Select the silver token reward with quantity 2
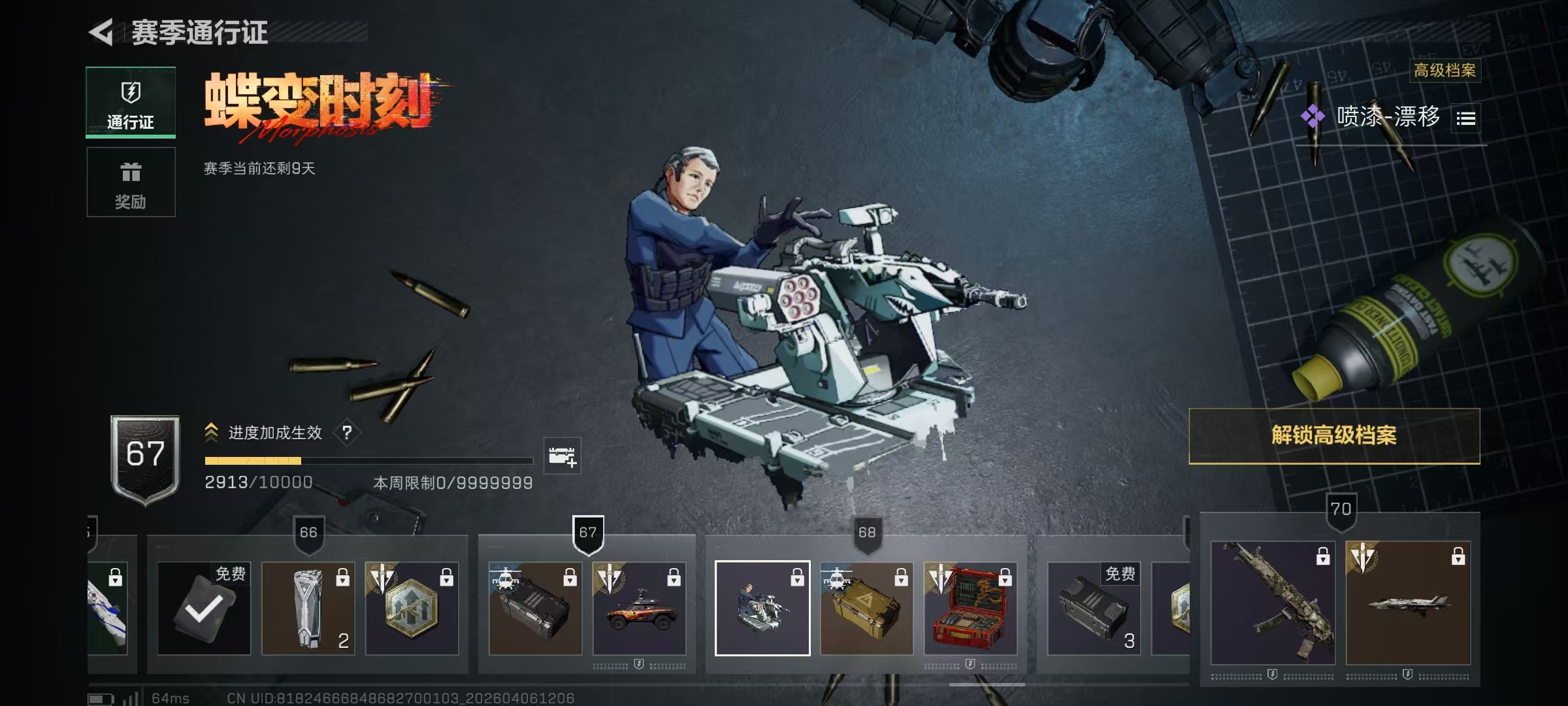This screenshot has height=706, width=1568. 308,609
